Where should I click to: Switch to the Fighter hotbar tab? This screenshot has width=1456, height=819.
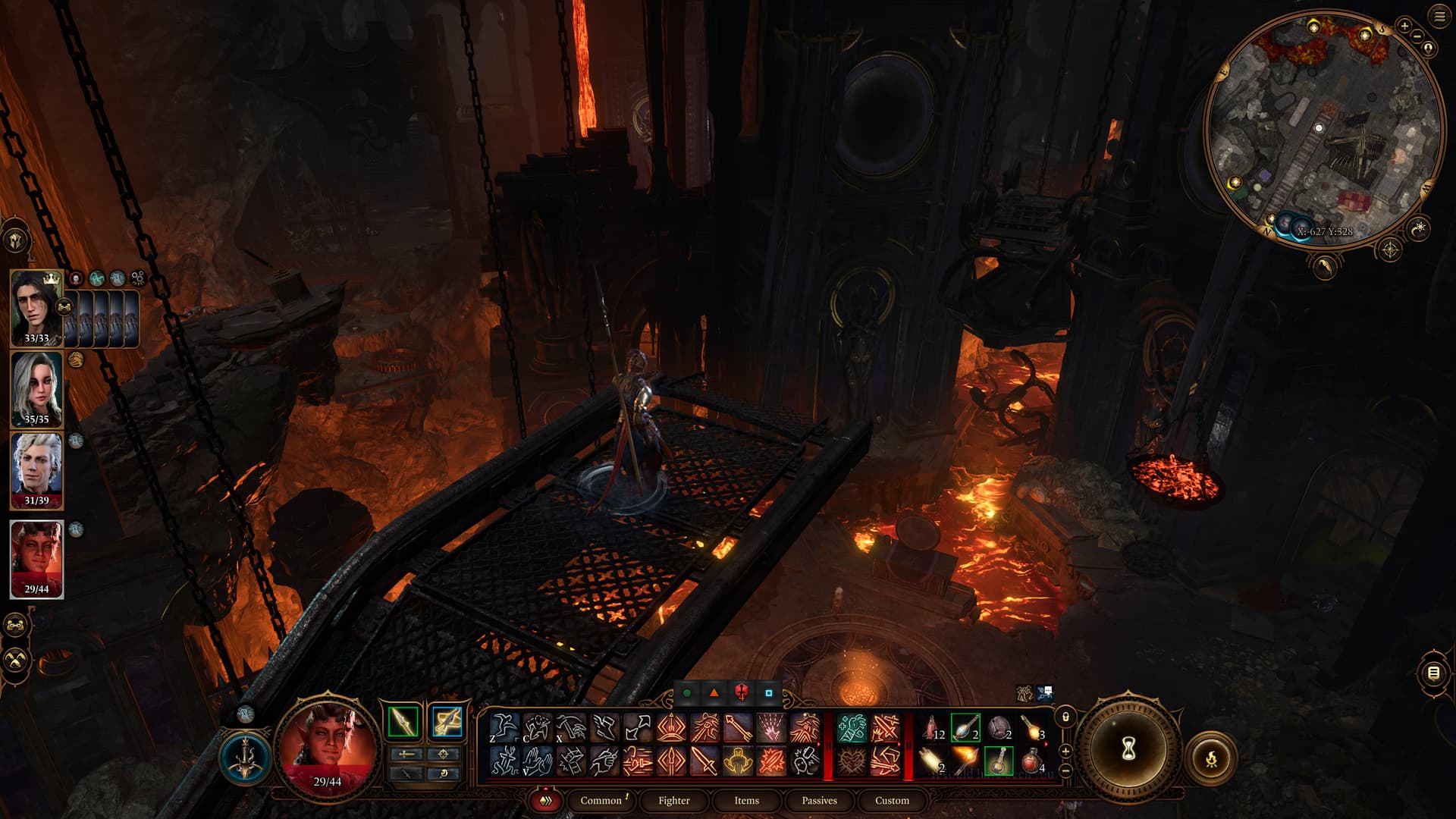tap(673, 800)
